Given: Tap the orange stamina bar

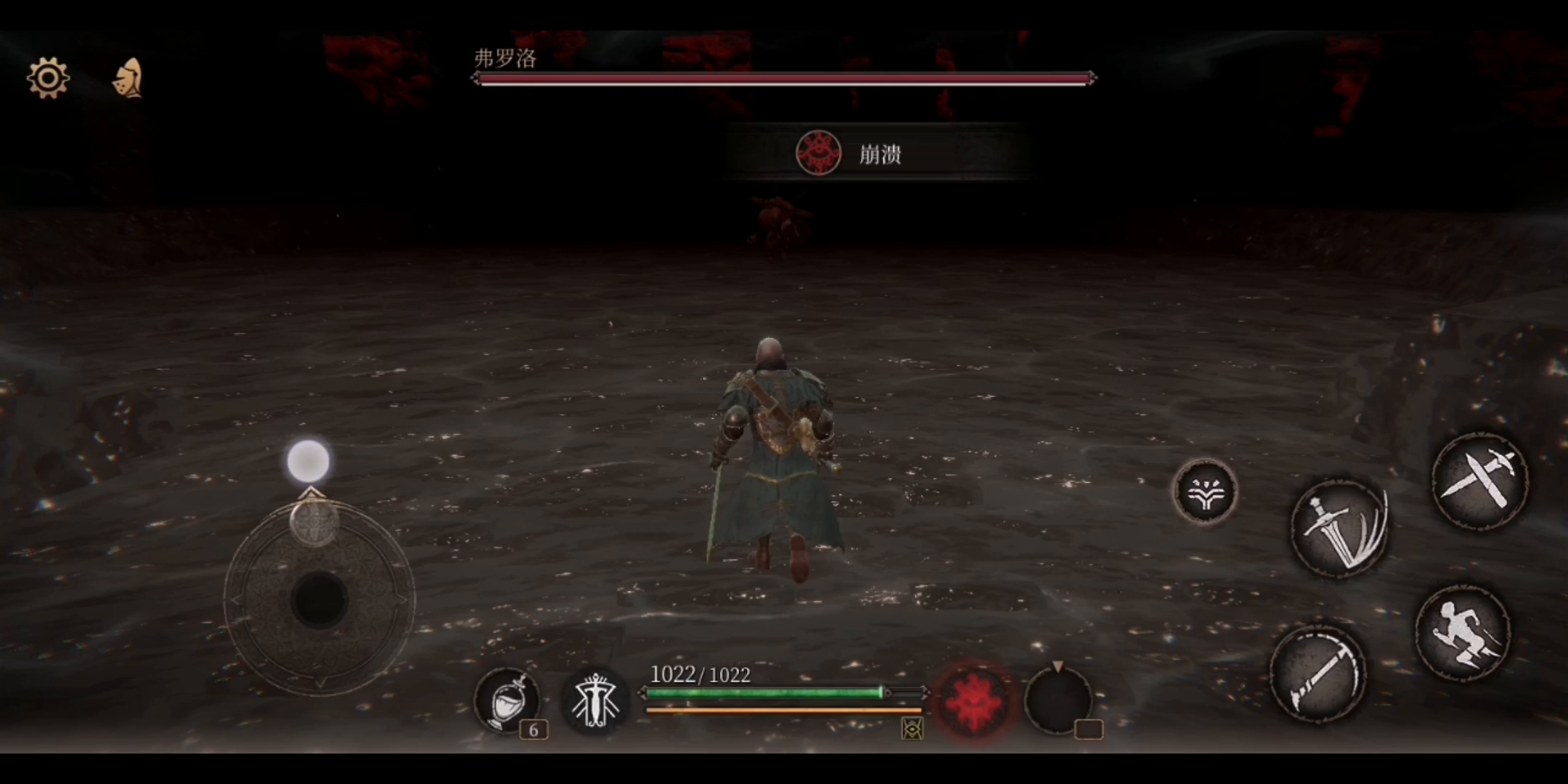Looking at the screenshot, I should (x=780, y=710).
